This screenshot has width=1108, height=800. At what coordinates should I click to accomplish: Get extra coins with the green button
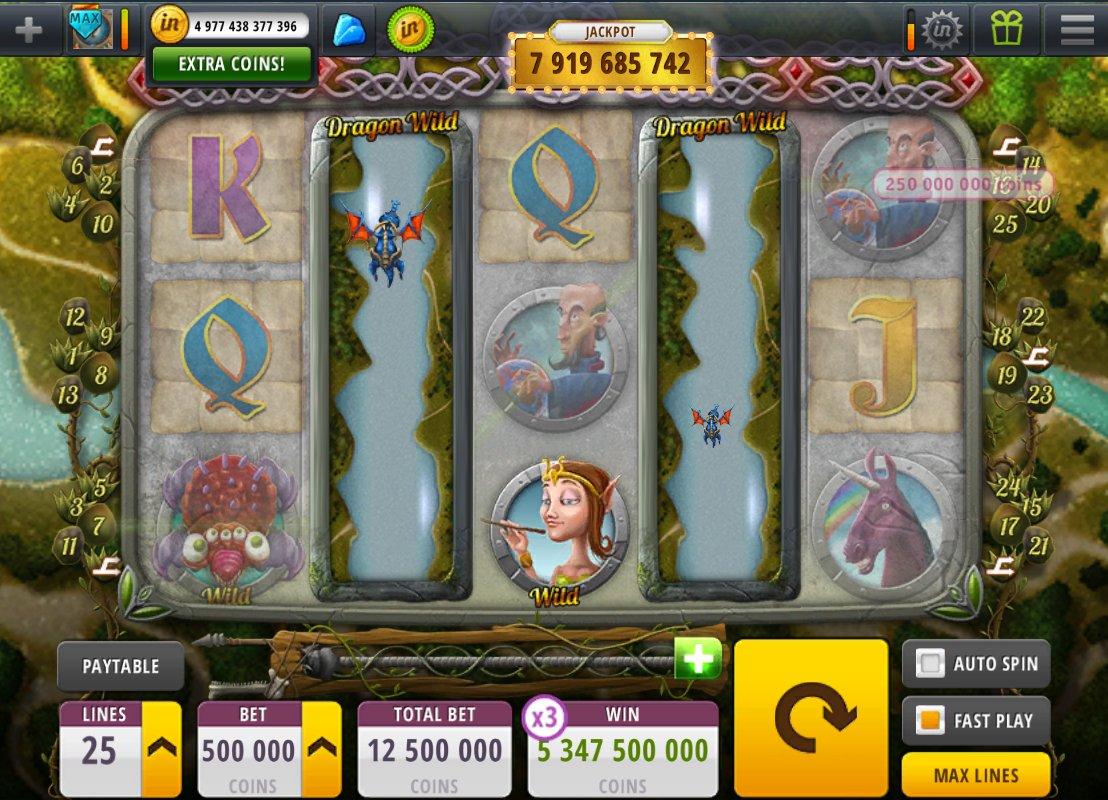pyautogui.click(x=231, y=64)
